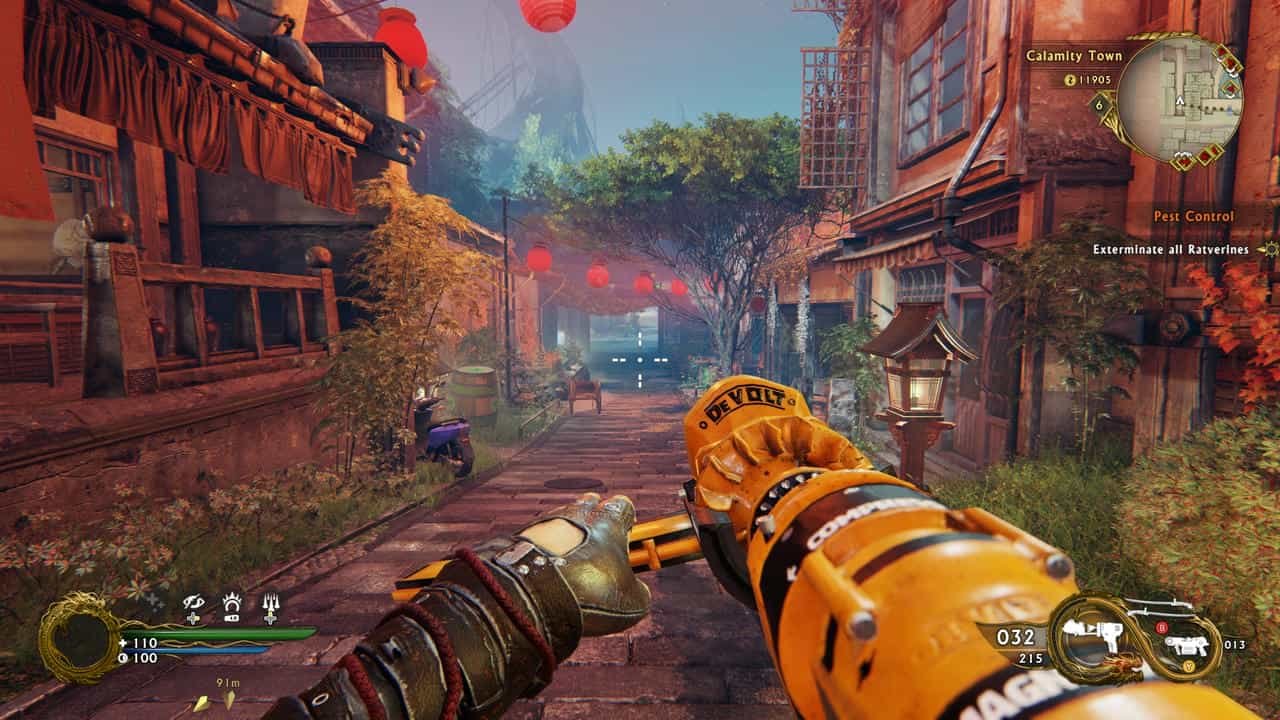Click the Calamity Town location label
The width and height of the screenshot is (1280, 720).
pos(1074,56)
